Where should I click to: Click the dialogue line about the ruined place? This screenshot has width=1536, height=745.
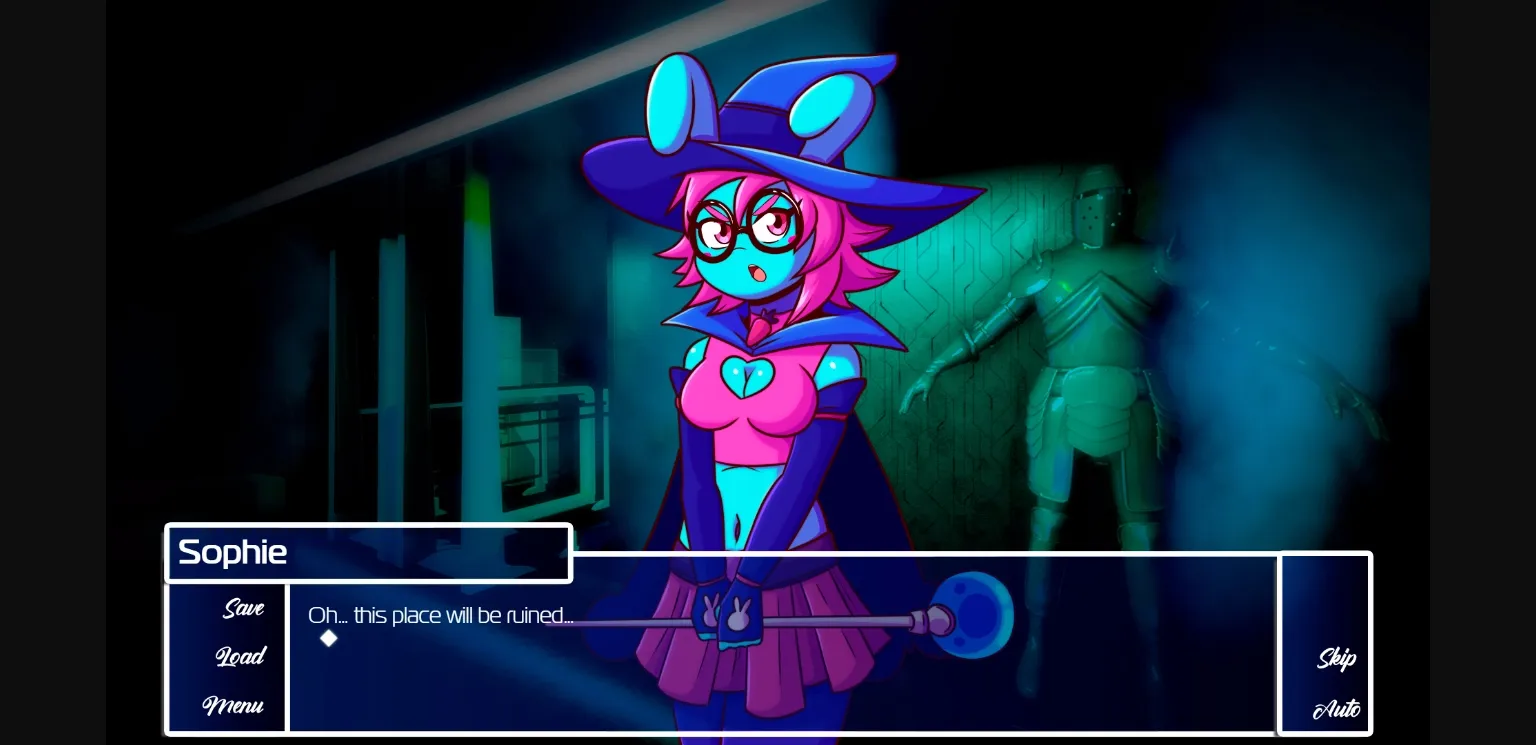click(441, 615)
